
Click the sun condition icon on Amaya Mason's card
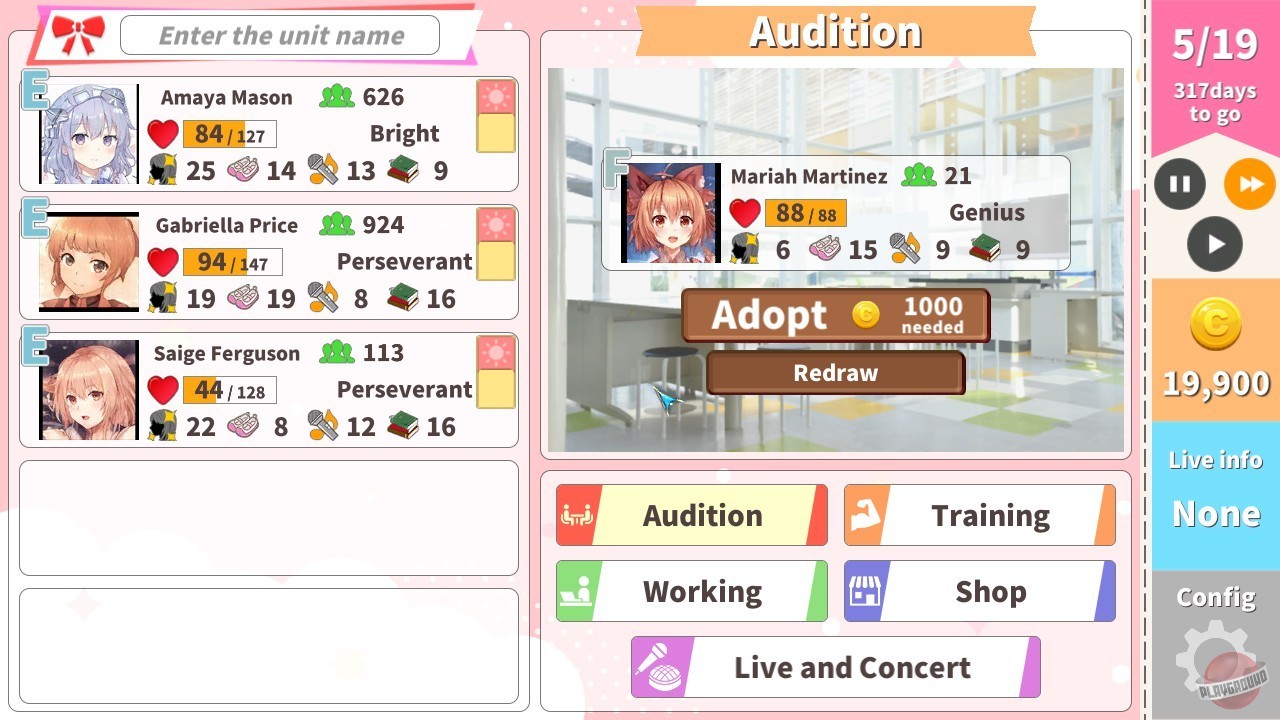click(x=495, y=98)
